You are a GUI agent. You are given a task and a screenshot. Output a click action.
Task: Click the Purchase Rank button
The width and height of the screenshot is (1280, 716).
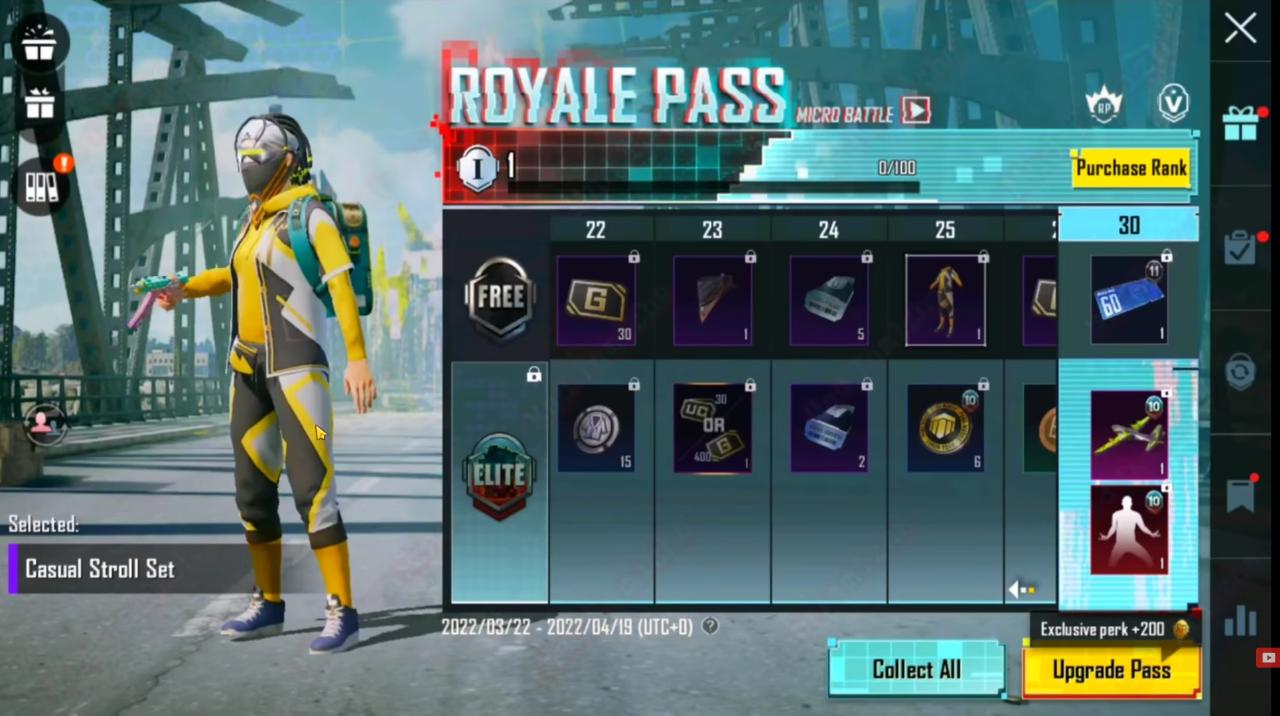1131,168
